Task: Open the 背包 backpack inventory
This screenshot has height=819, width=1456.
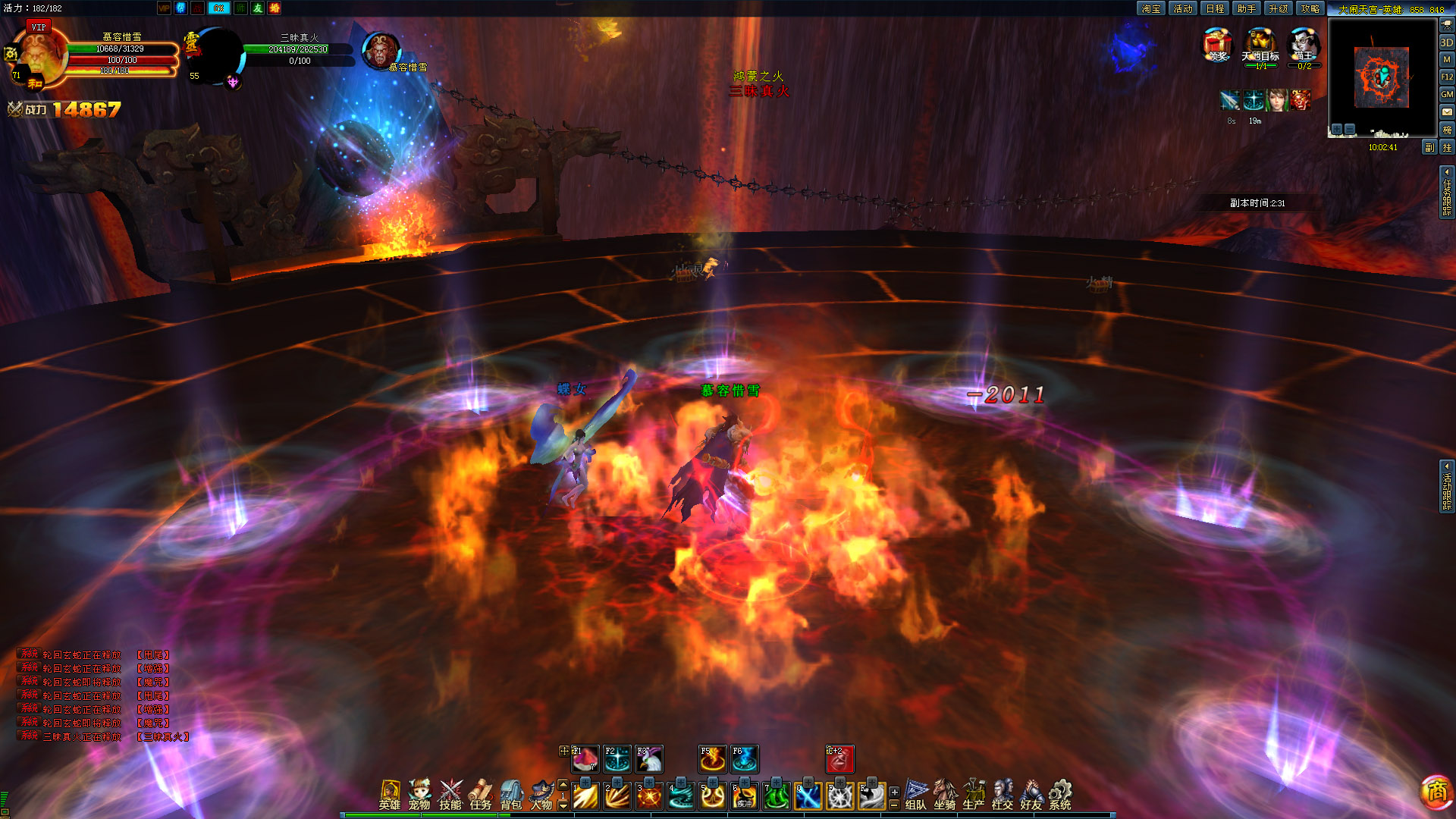Action: coord(511,794)
